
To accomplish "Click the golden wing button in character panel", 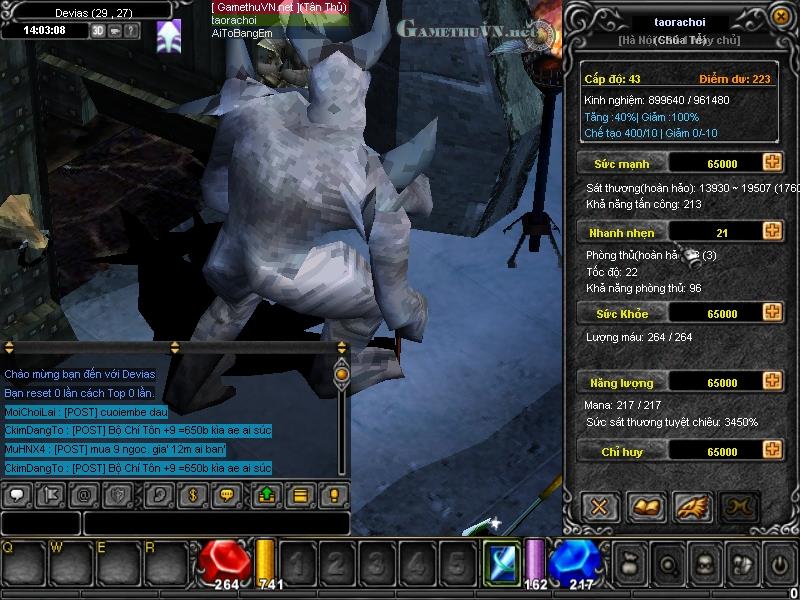I will pos(692,506).
